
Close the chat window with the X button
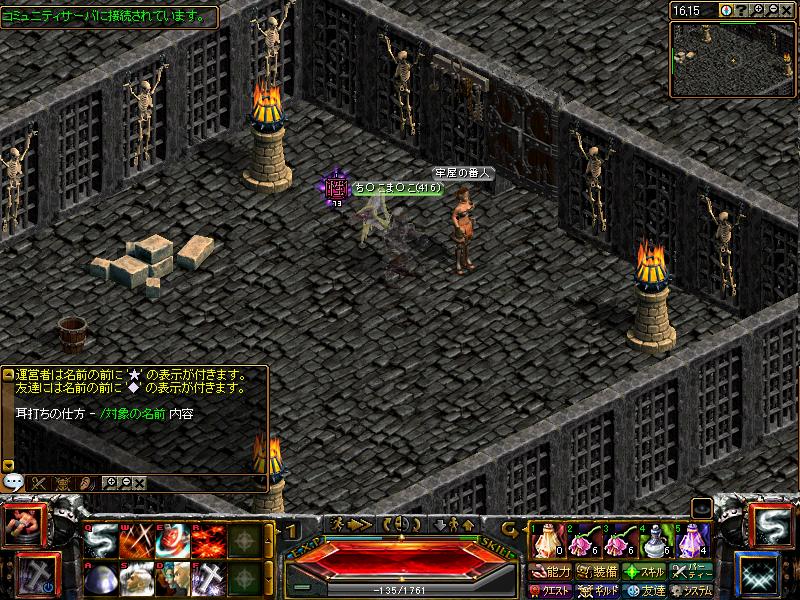[140, 483]
